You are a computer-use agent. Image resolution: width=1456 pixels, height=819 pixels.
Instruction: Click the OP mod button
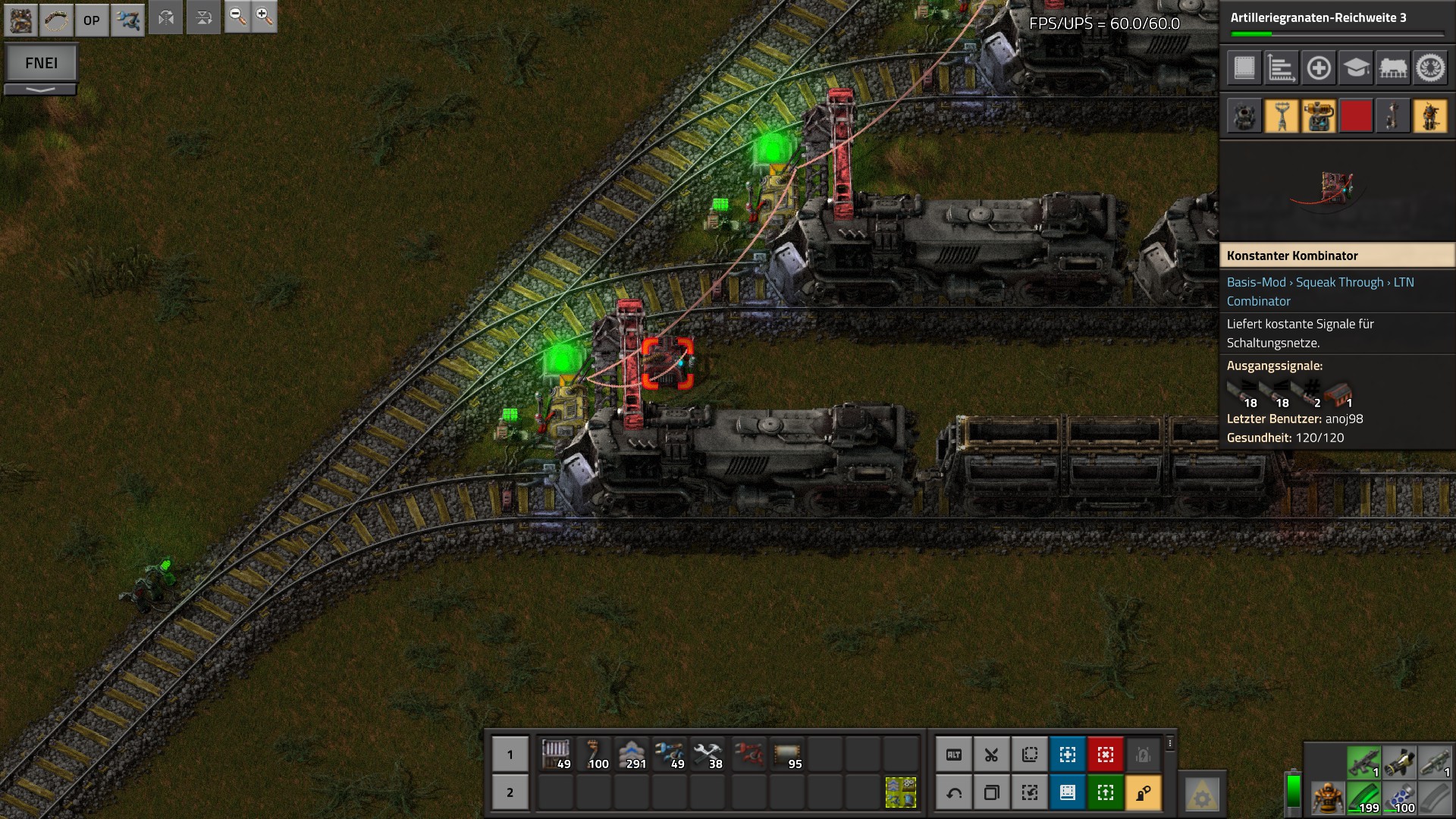point(92,20)
